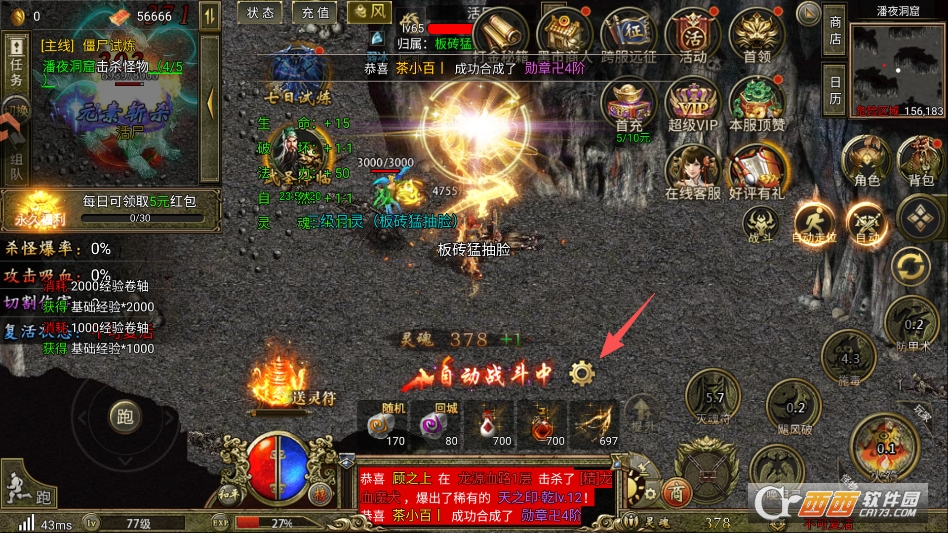Use the 回城 town return scroll

[x=433, y=420]
